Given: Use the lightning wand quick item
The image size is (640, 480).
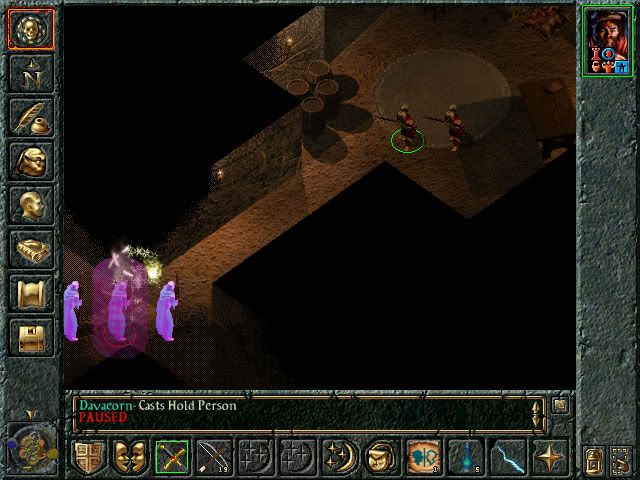Looking at the screenshot, I should [507, 456].
